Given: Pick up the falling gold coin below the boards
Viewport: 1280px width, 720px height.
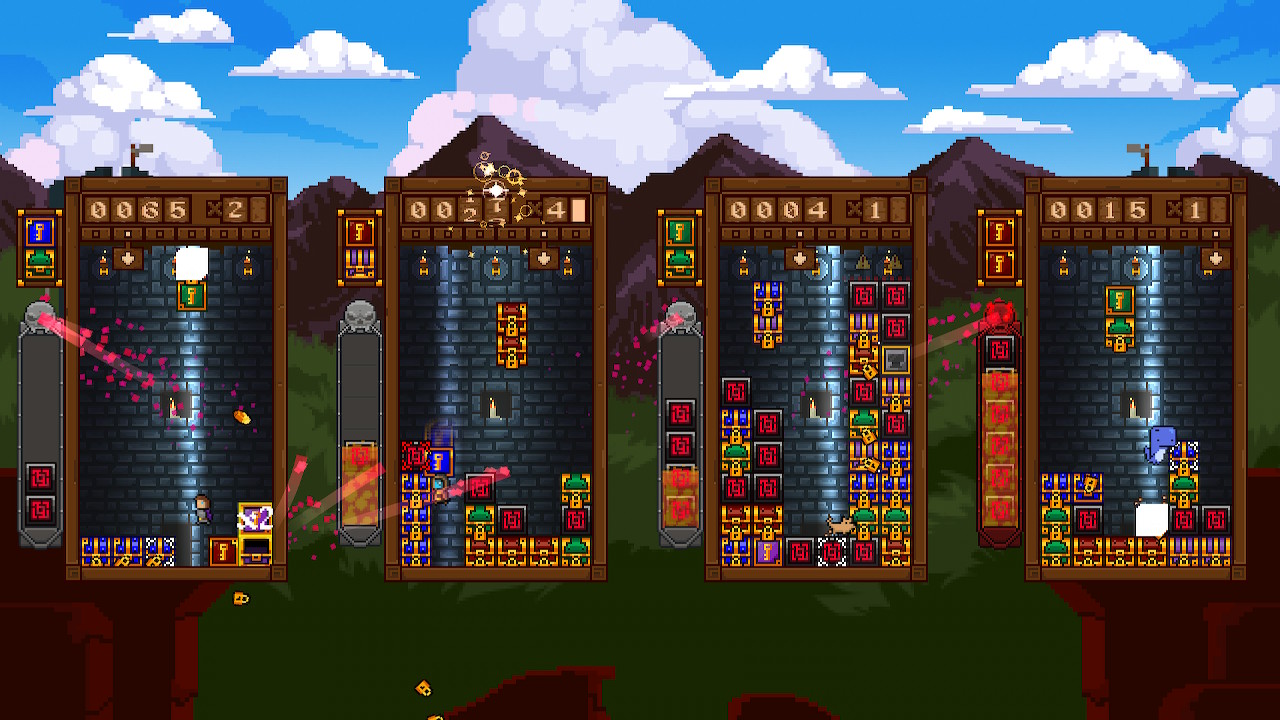Looking at the screenshot, I should click(240, 597).
